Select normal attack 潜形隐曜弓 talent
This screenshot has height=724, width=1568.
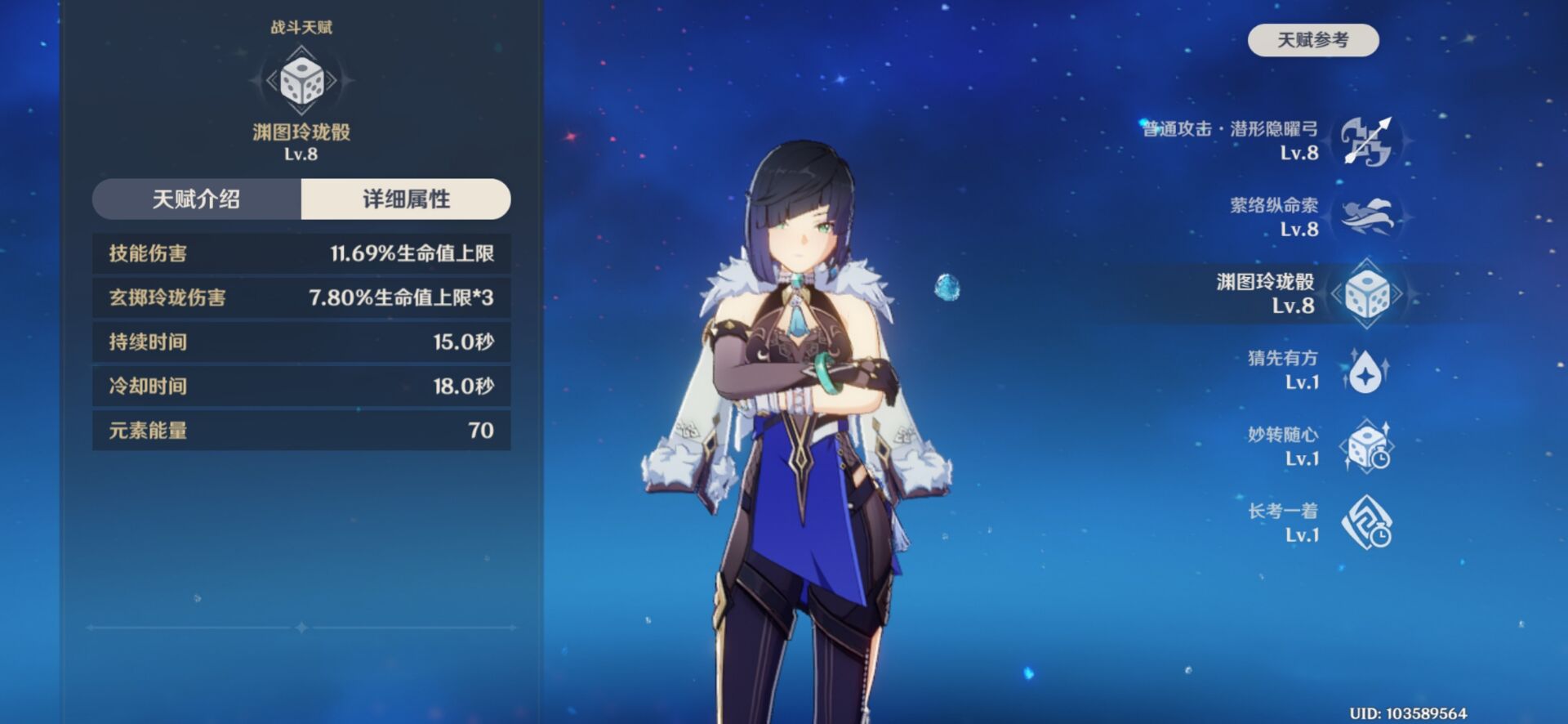click(1366, 141)
